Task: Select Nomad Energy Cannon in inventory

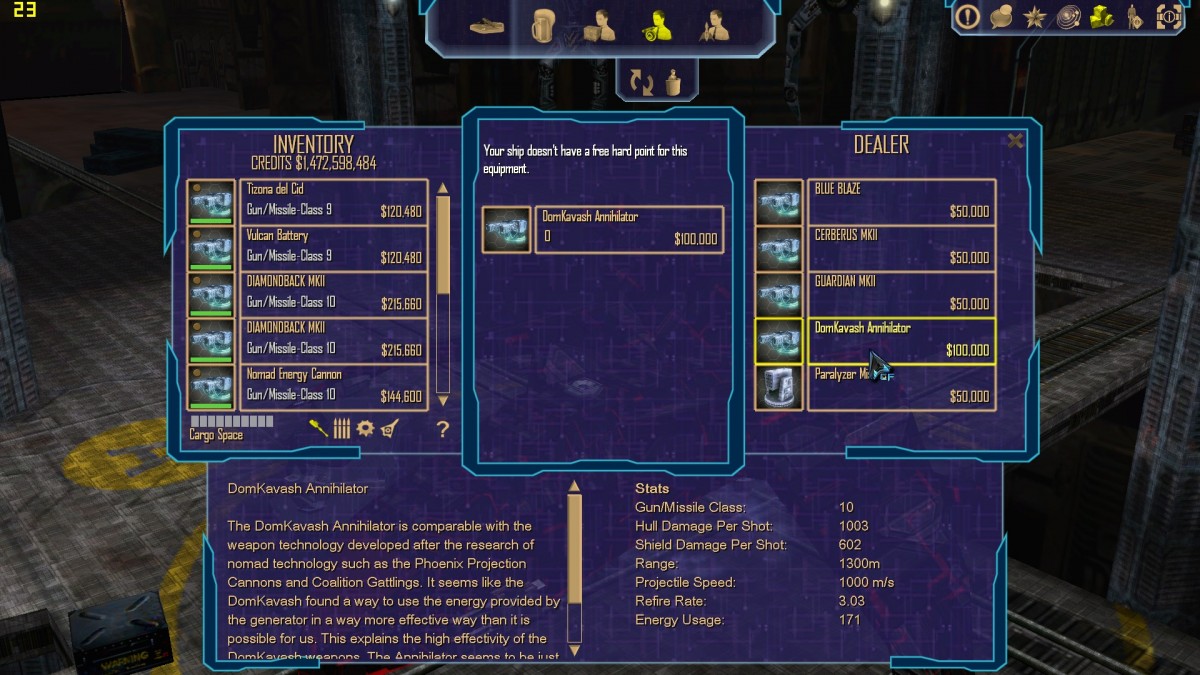Action: coord(334,387)
